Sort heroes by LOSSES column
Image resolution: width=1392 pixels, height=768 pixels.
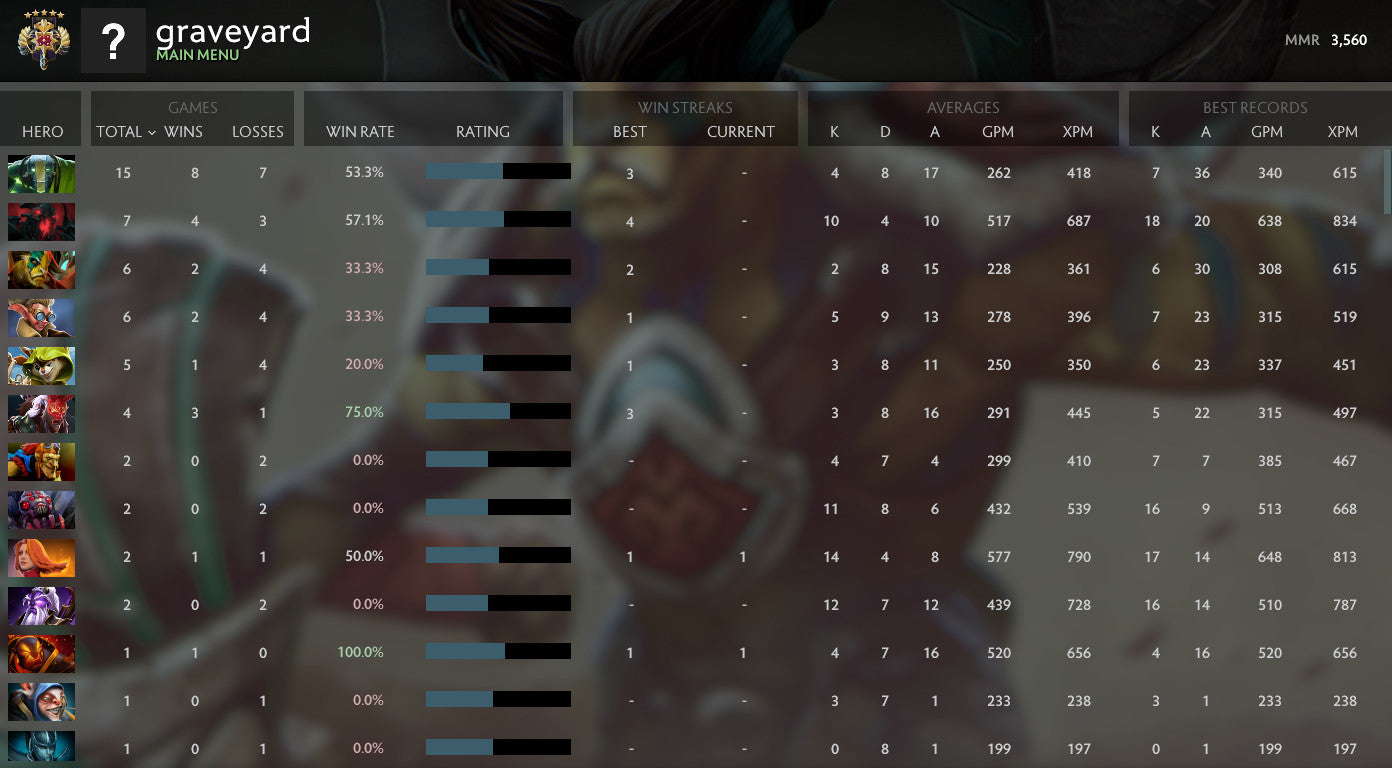click(258, 131)
